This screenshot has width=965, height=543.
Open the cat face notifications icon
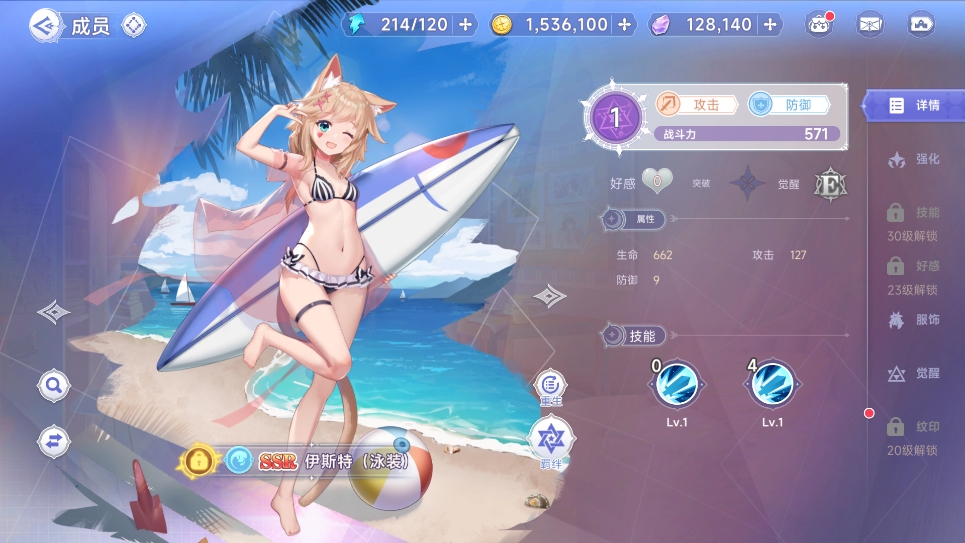(820, 25)
